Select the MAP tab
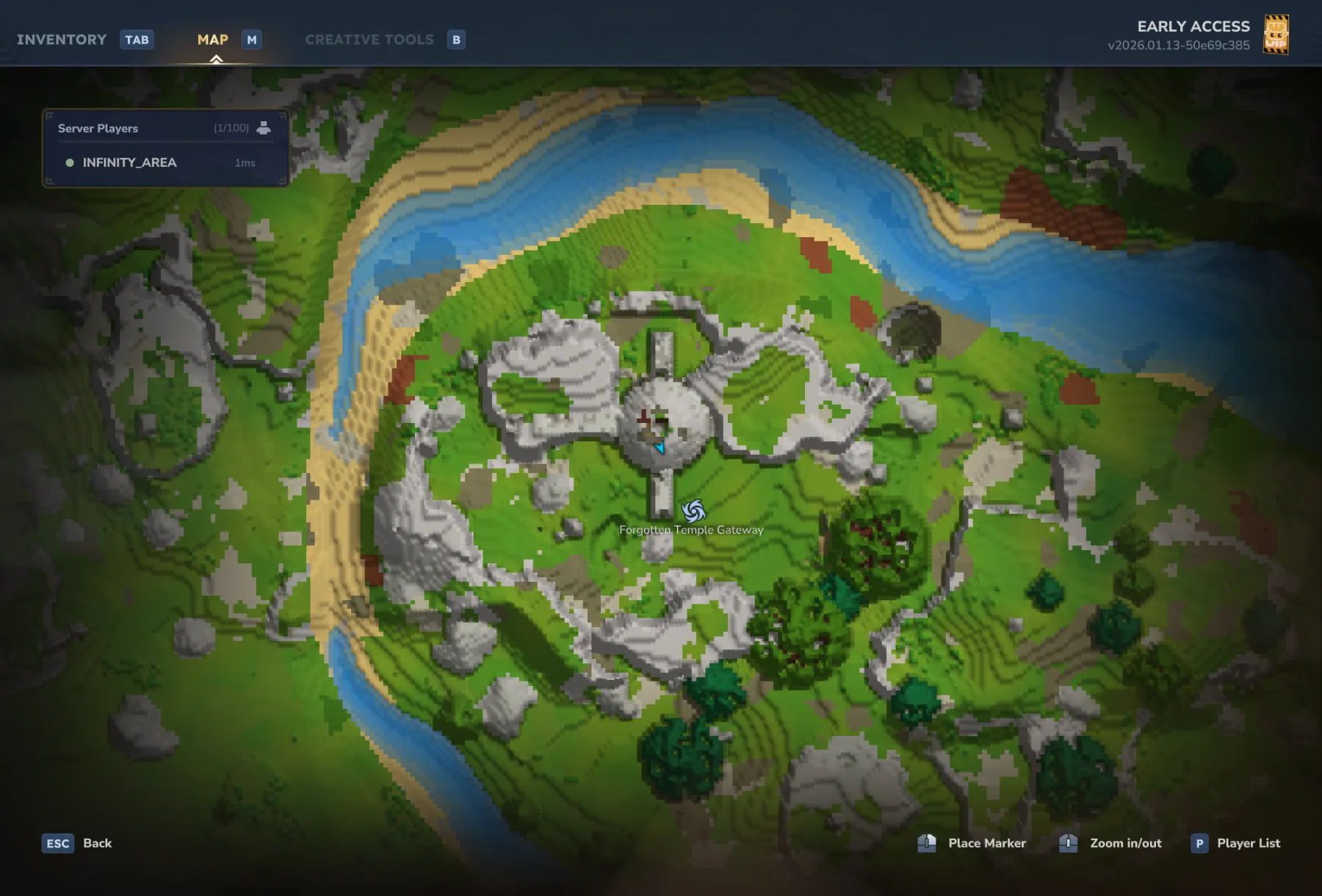 click(x=212, y=40)
